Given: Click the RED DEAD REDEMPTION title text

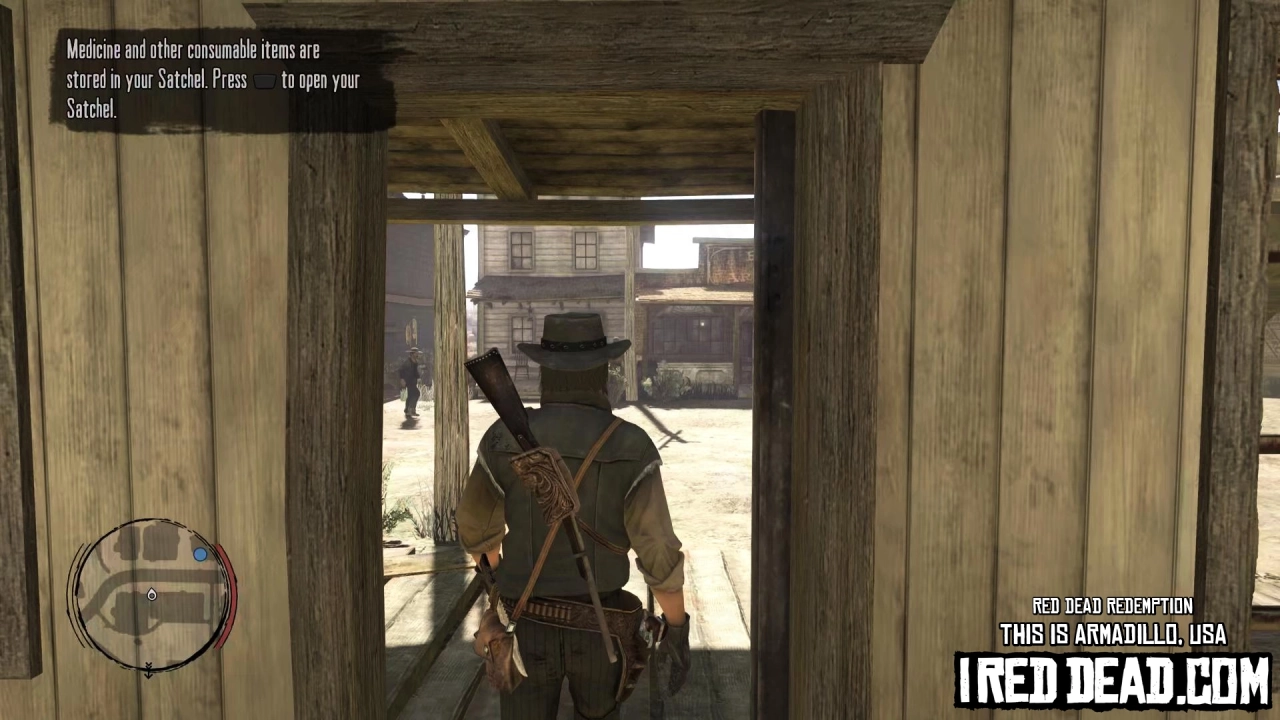Looking at the screenshot, I should [1112, 606].
